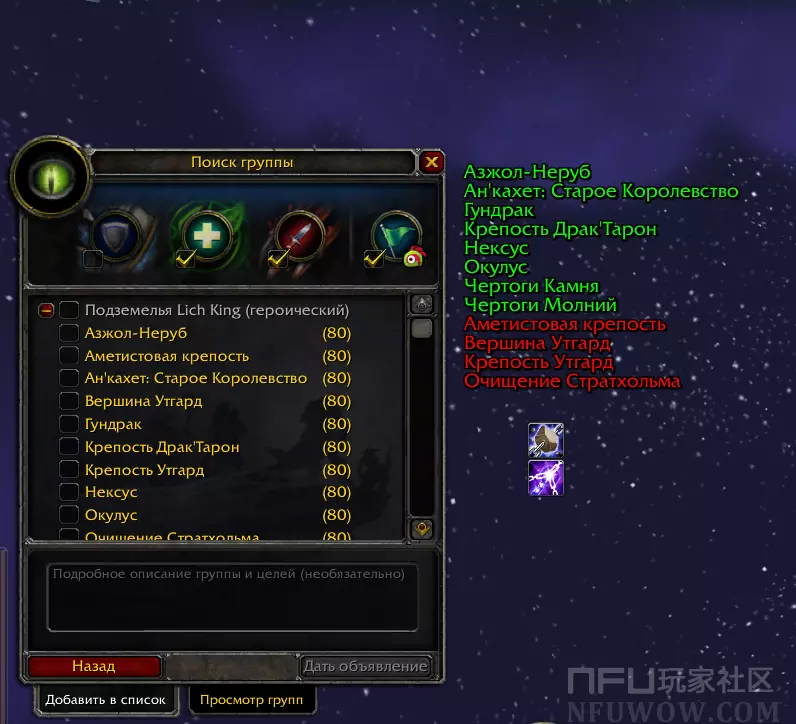This screenshot has width=796, height=724.
Task: Switch to the Просмотр групп tab
Action: (251, 699)
